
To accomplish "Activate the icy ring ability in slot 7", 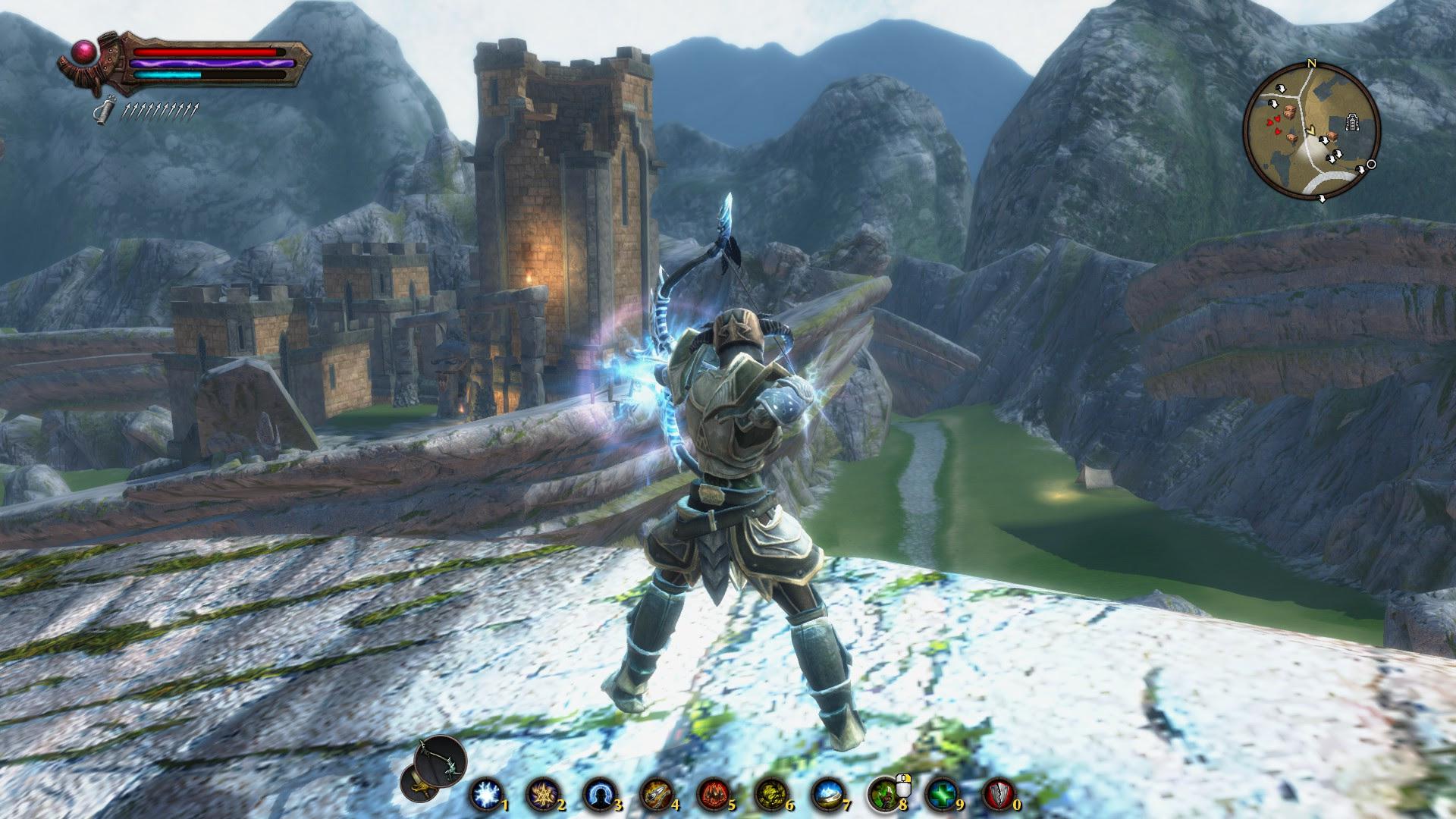I will point(825,795).
